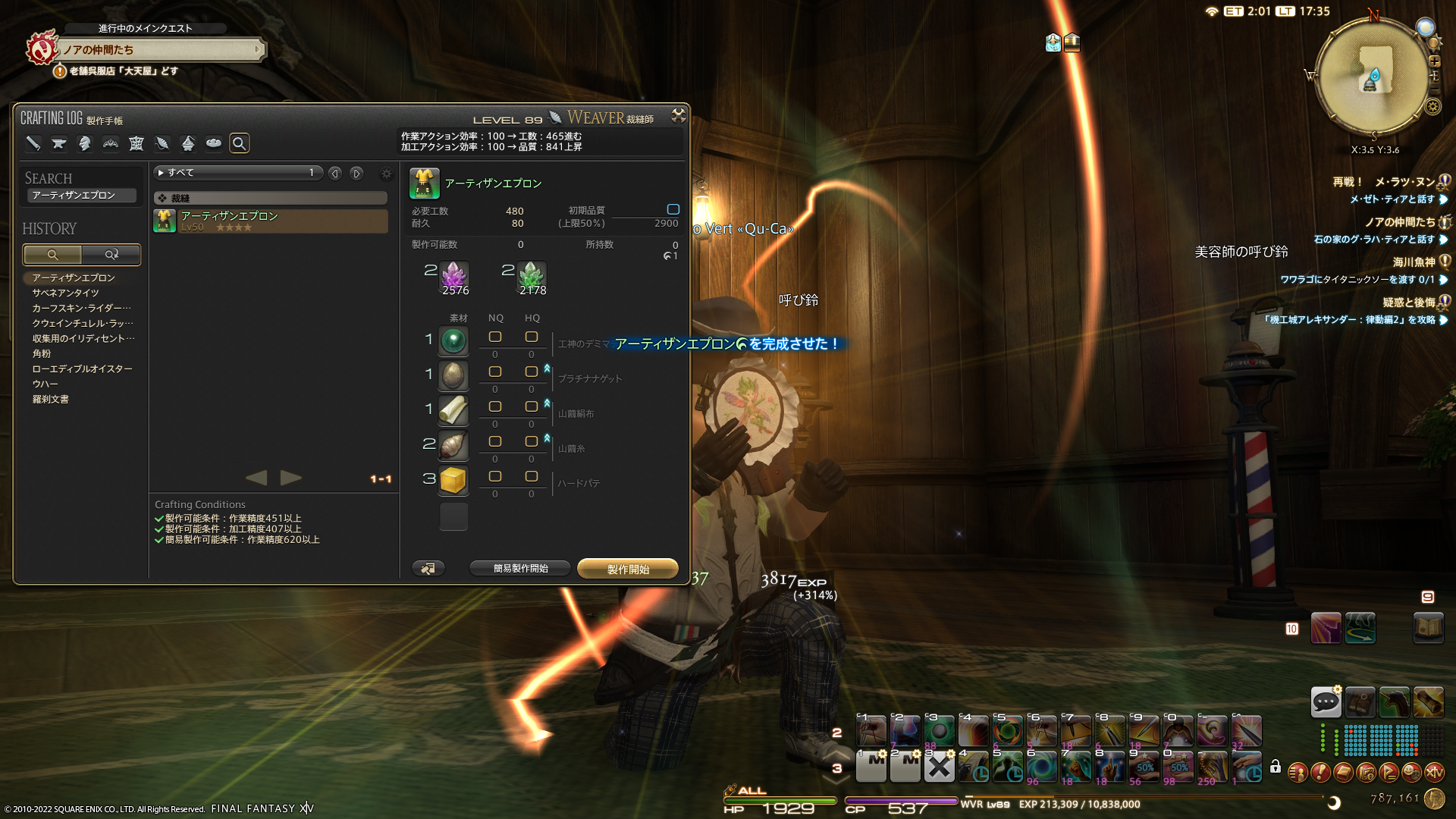Click the recipe search text field
Screen dimensions: 1456x819
[x=82, y=196]
